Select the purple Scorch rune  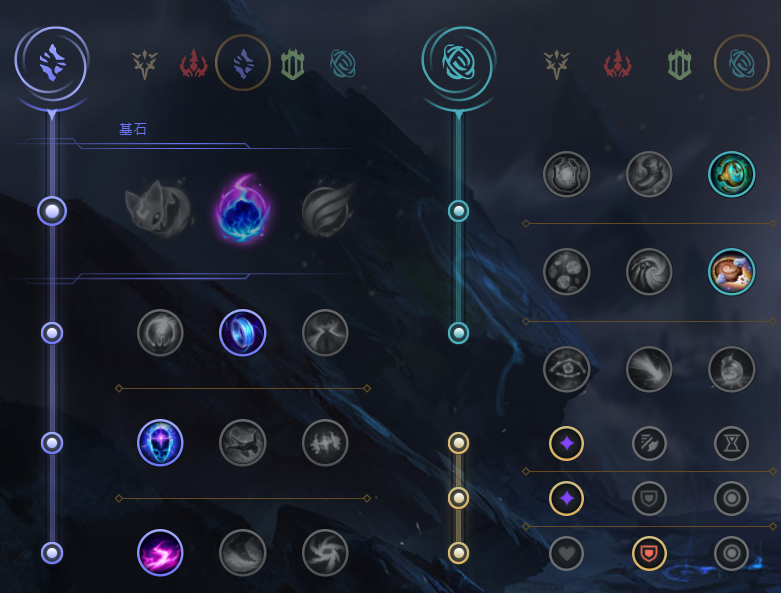pos(160,553)
